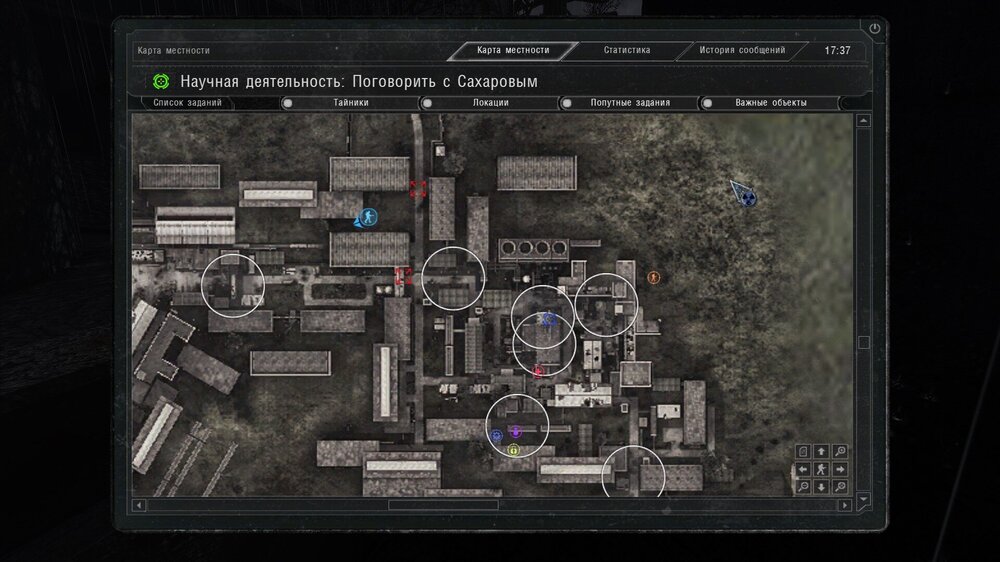
Task: Switch to the Статистика tab
Action: [x=627, y=50]
